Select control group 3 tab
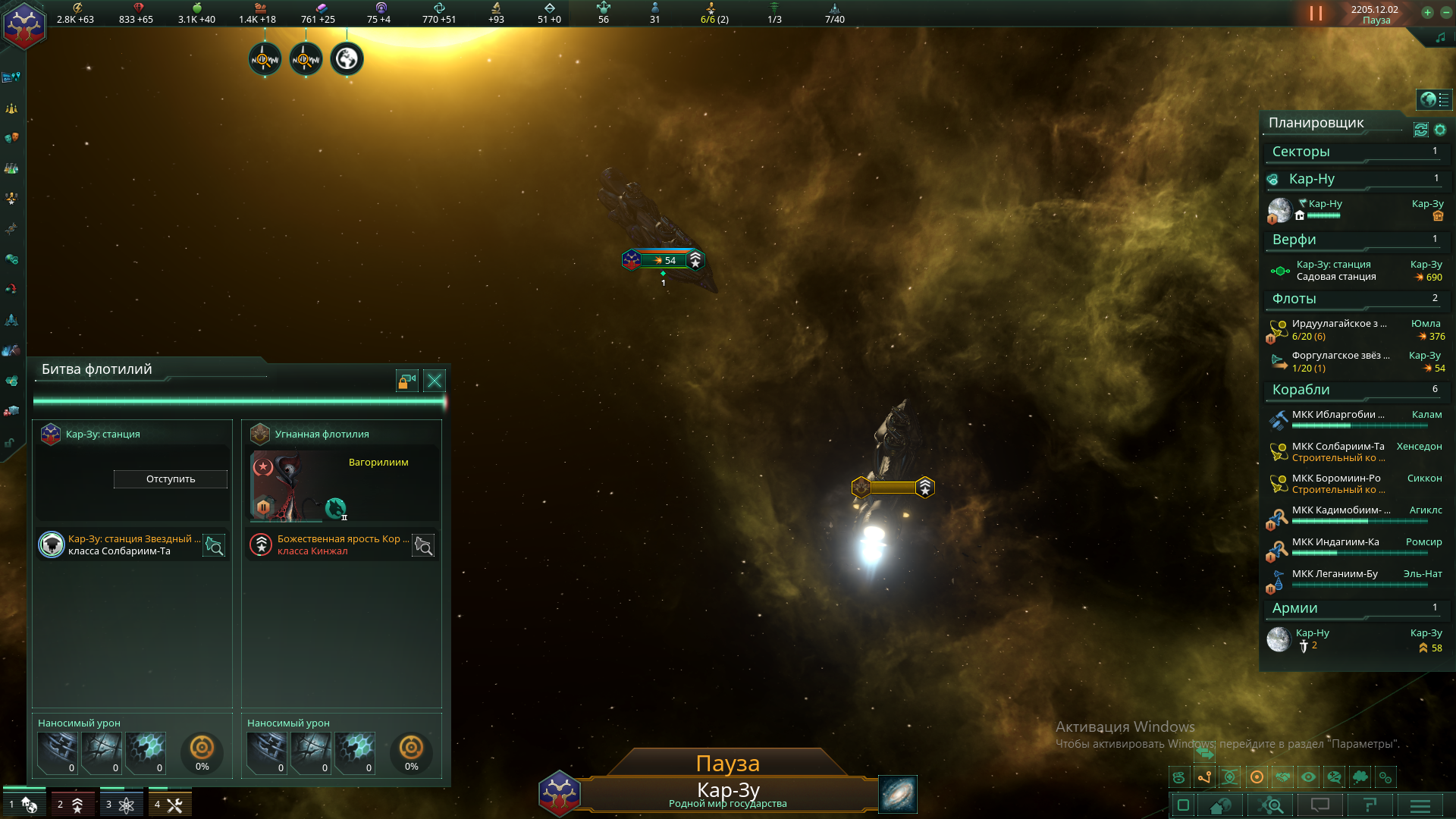Screen dimensions: 1456x819 tap(121, 804)
